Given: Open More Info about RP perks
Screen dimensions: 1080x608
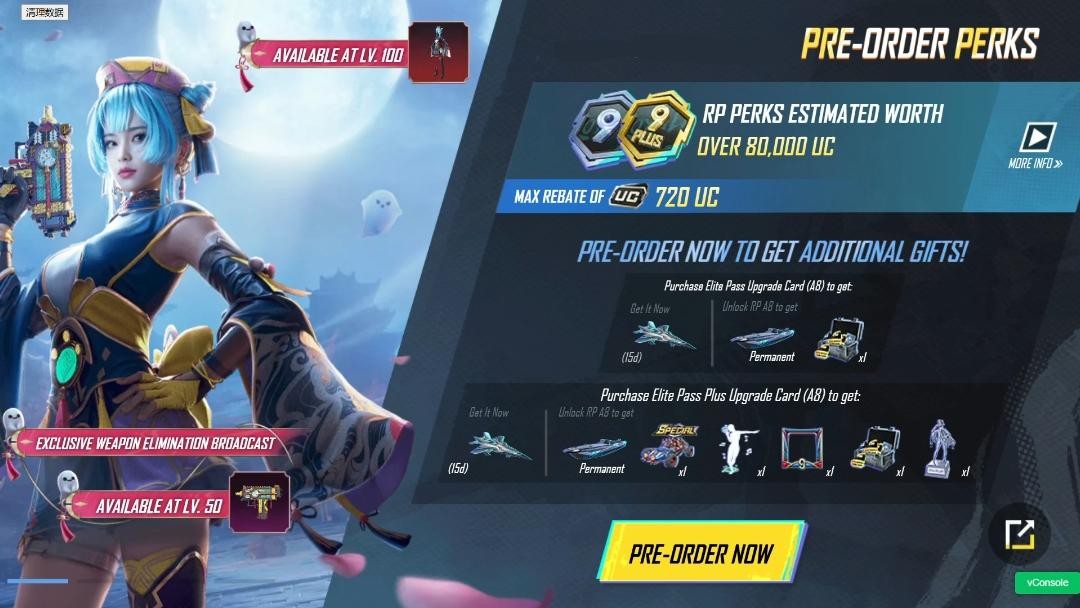Looking at the screenshot, I should pyautogui.click(x=1035, y=145).
